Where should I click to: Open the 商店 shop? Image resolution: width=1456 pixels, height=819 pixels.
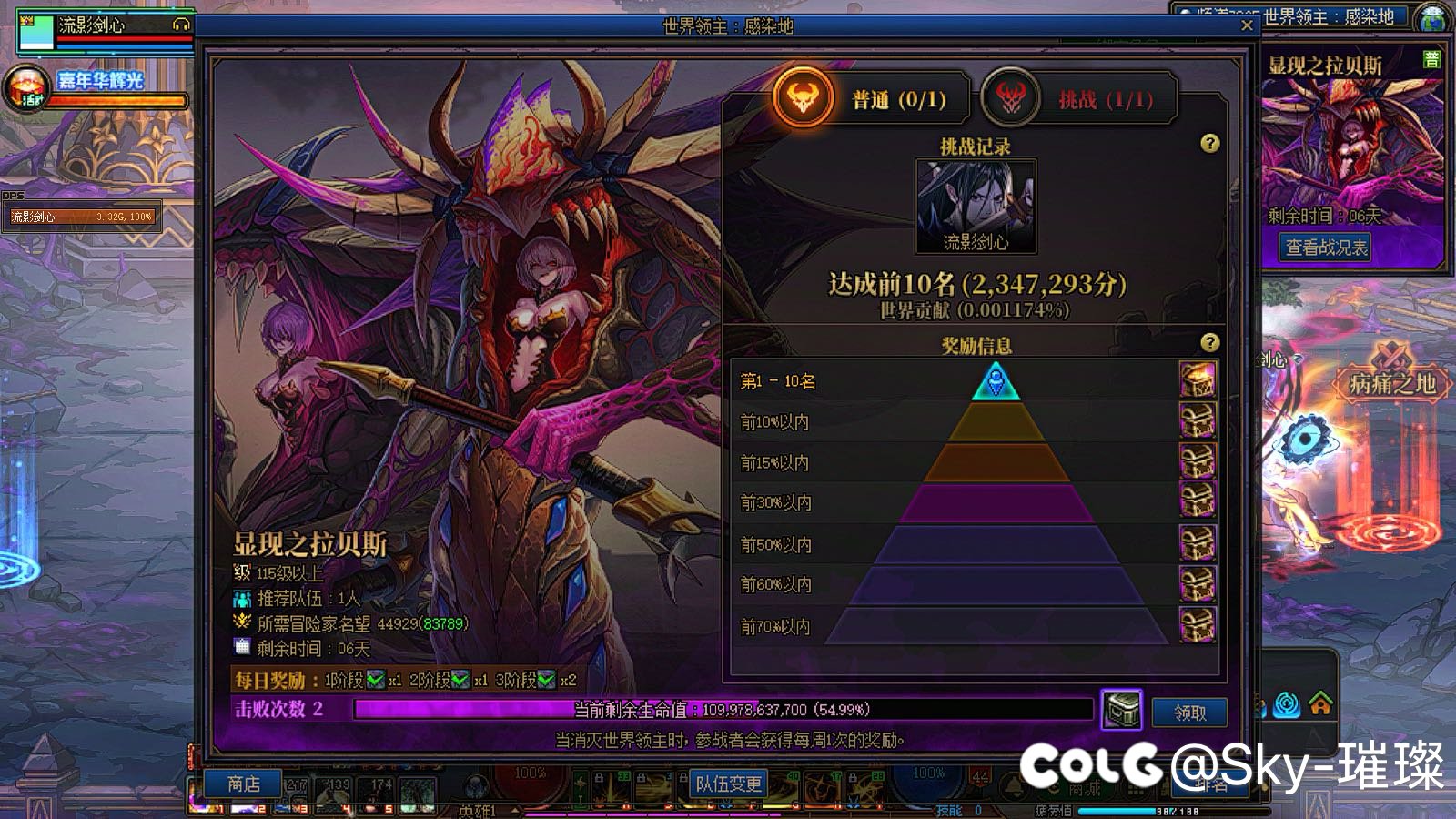coord(243,784)
